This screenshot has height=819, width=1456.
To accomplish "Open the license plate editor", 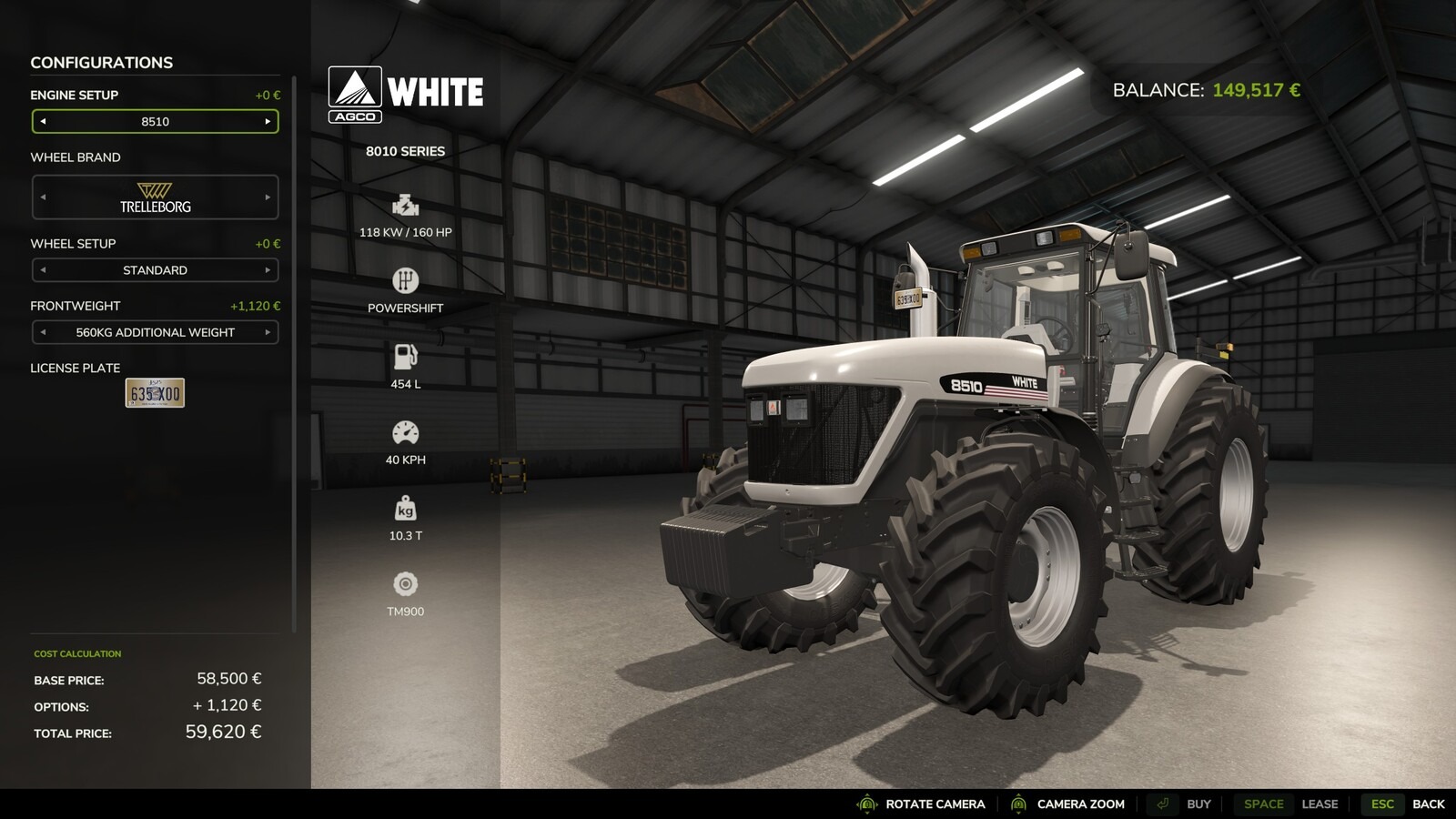I will click(x=155, y=393).
